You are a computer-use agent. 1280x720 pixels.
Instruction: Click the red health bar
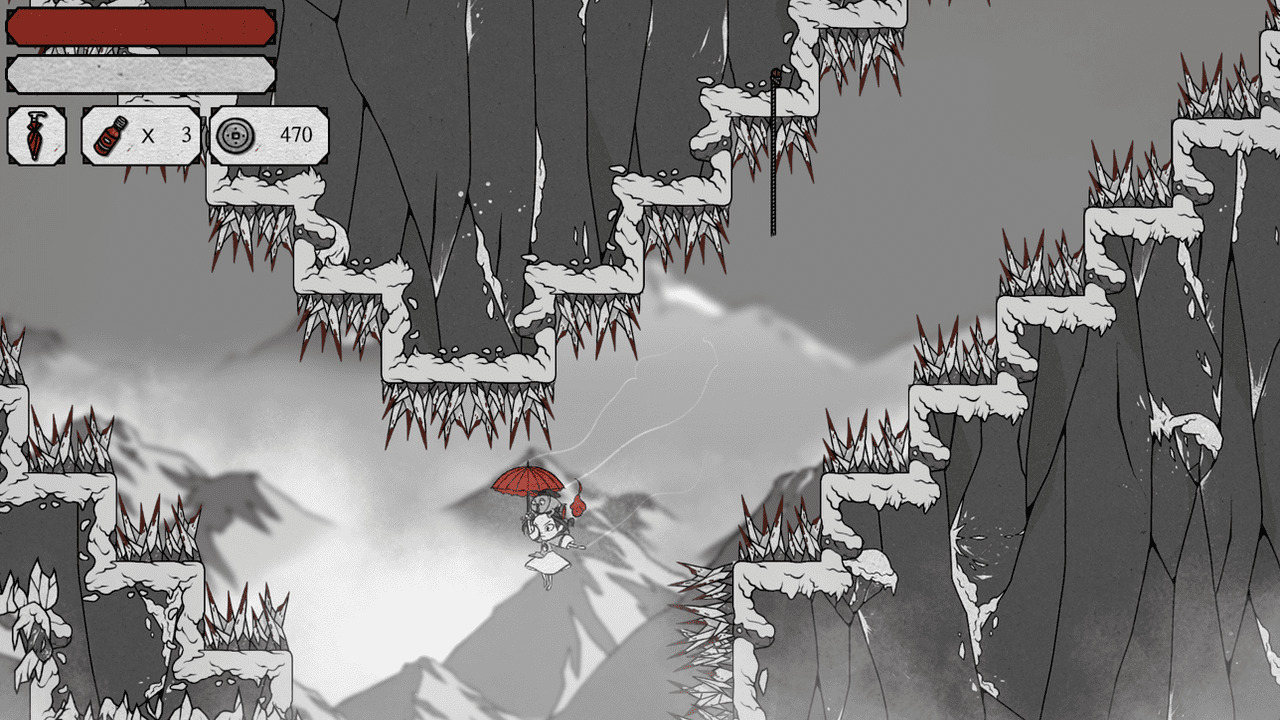point(140,27)
